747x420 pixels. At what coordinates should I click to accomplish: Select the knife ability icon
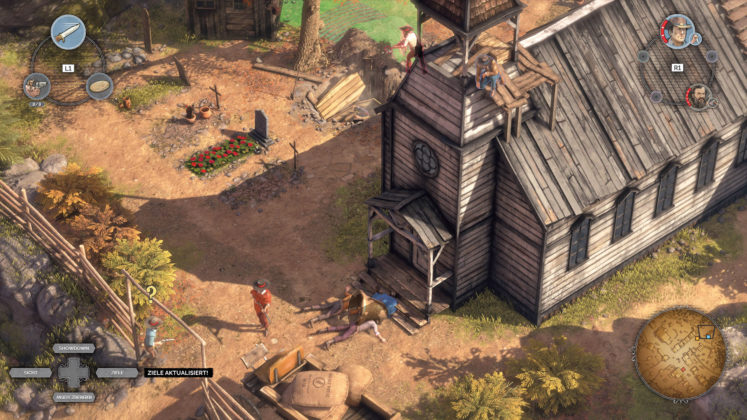click(68, 32)
